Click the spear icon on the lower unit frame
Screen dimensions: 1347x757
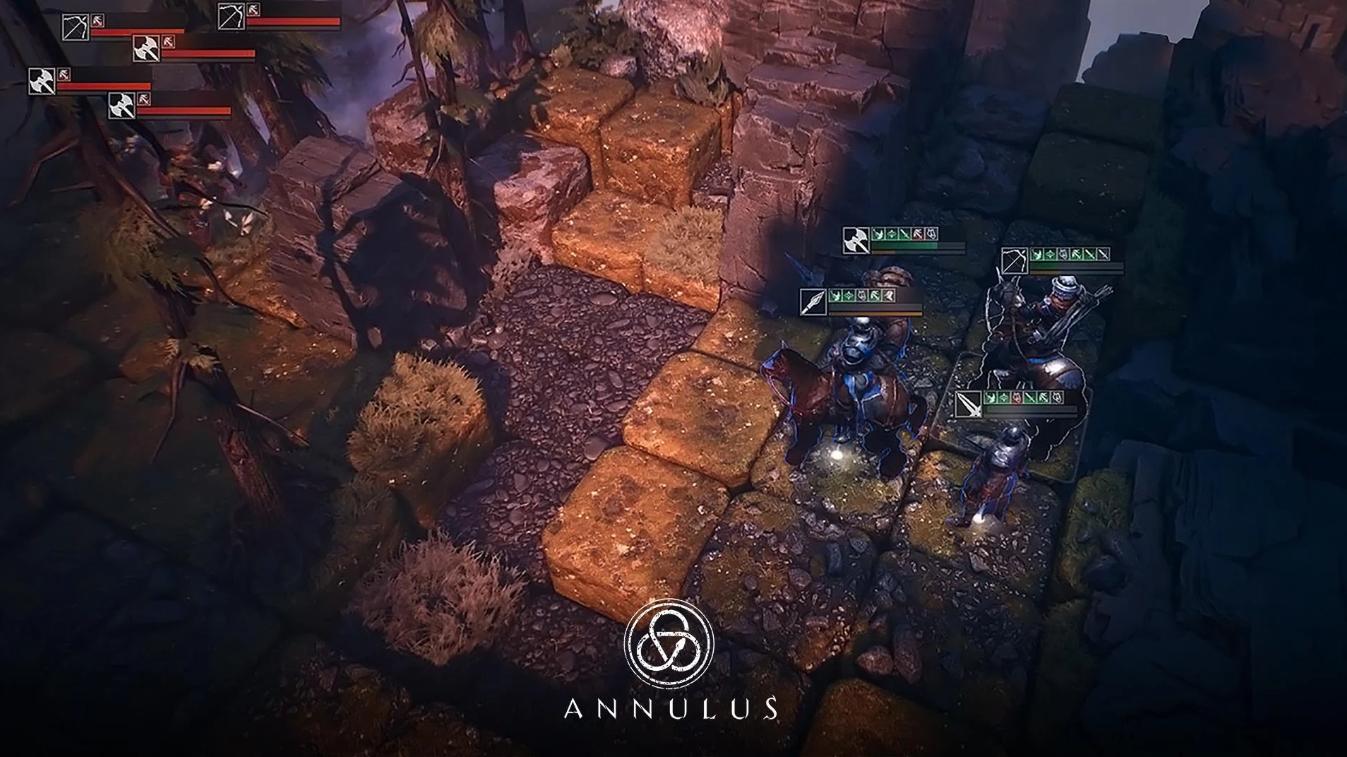(x=814, y=302)
